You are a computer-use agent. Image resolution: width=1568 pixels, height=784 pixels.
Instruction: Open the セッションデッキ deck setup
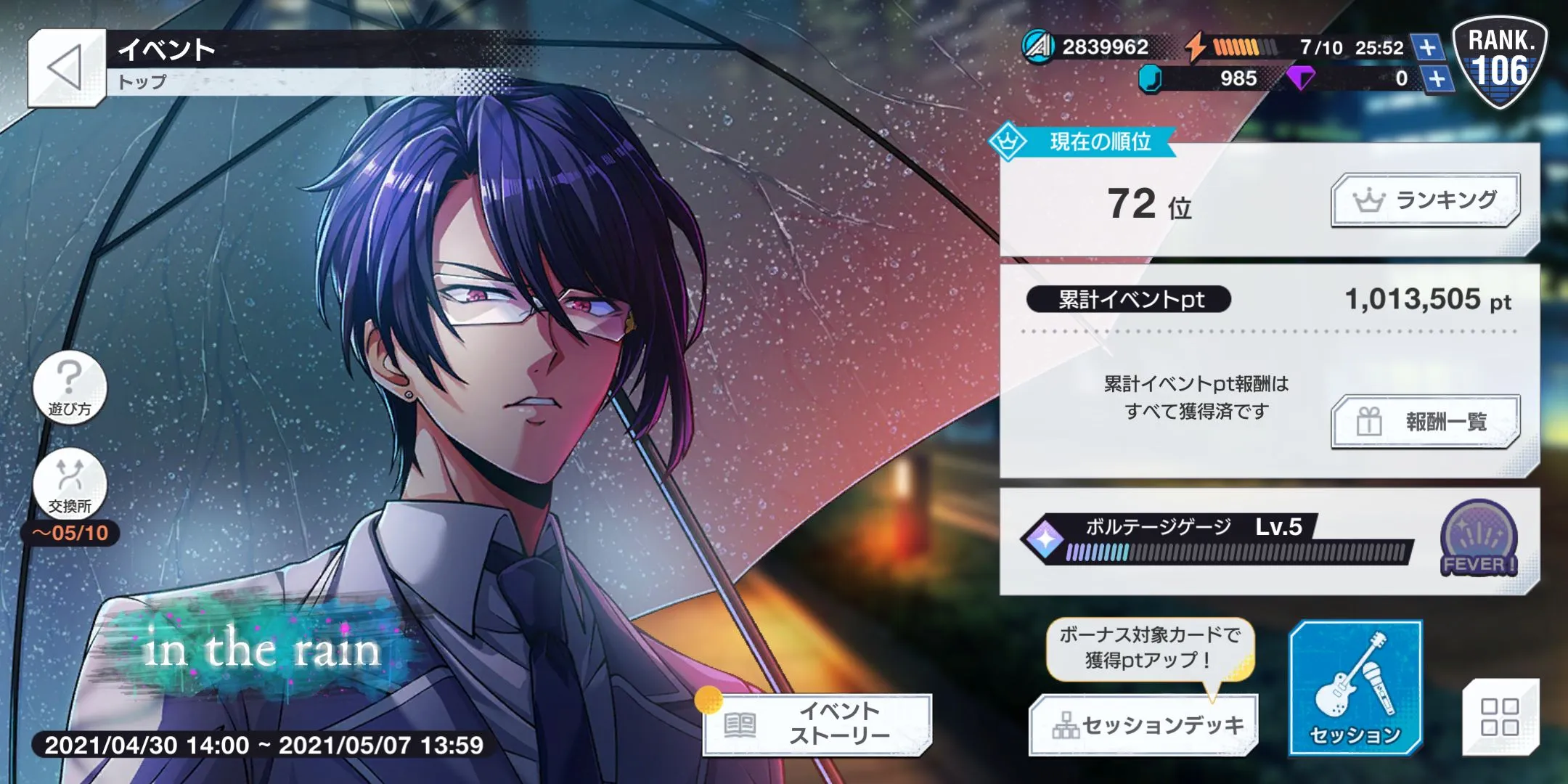(1143, 725)
